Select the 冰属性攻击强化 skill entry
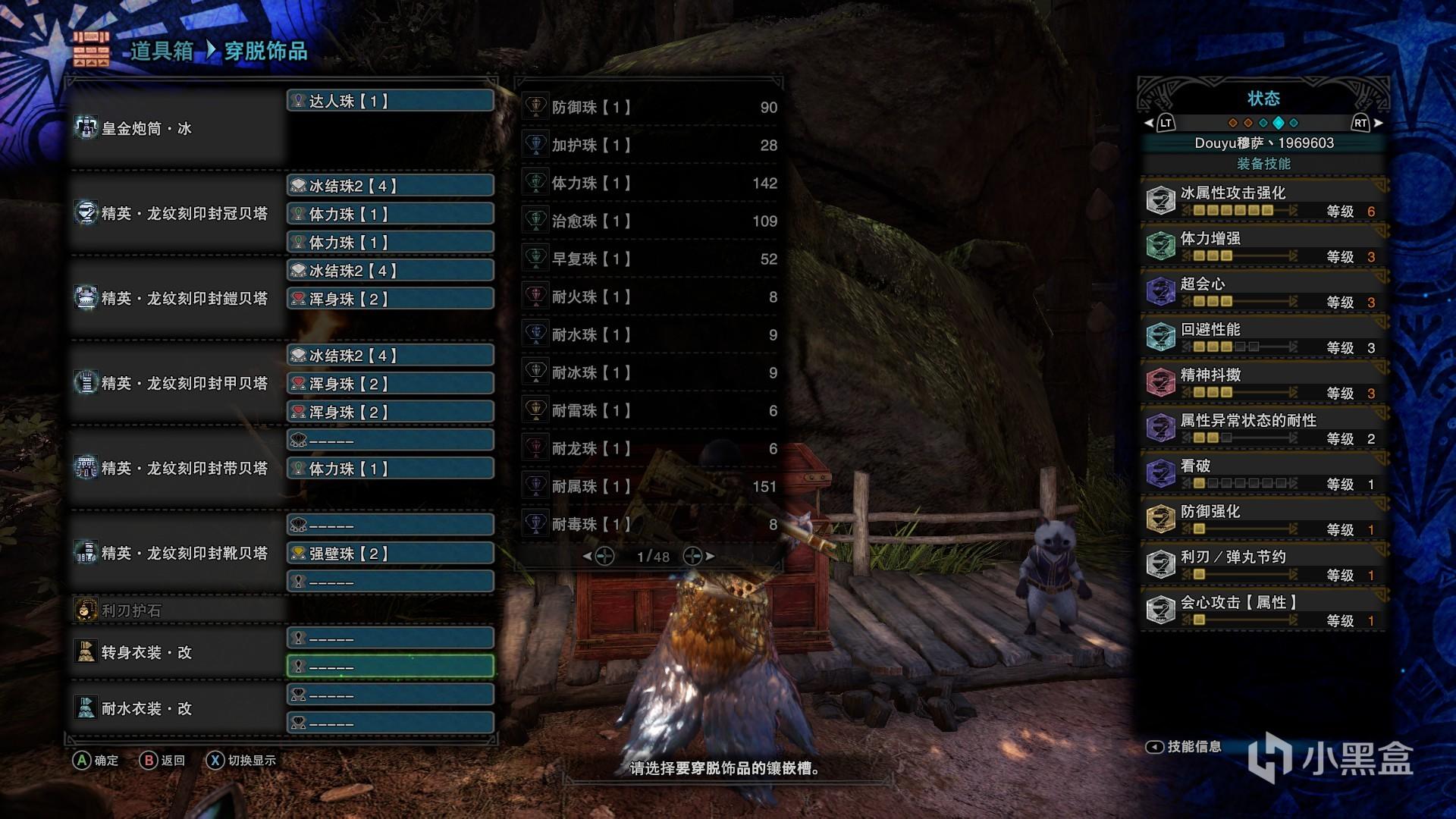The image size is (1456, 819). click(1263, 201)
